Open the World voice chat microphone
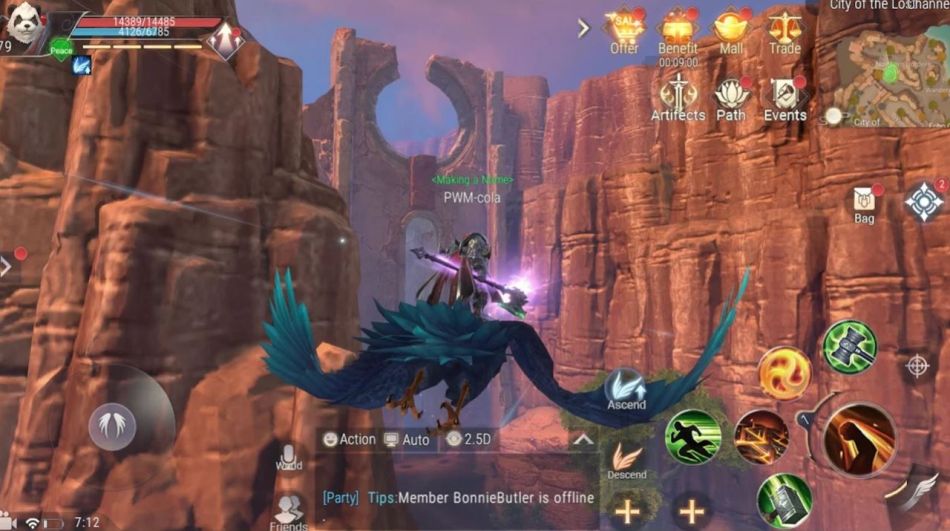Image resolution: width=950 pixels, height=531 pixels. click(x=289, y=459)
